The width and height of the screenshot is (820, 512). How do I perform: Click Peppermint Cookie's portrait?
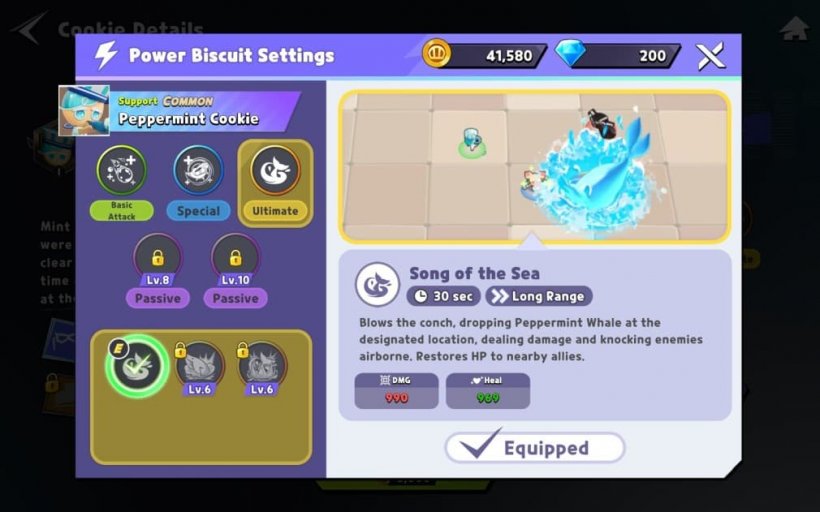[84, 110]
